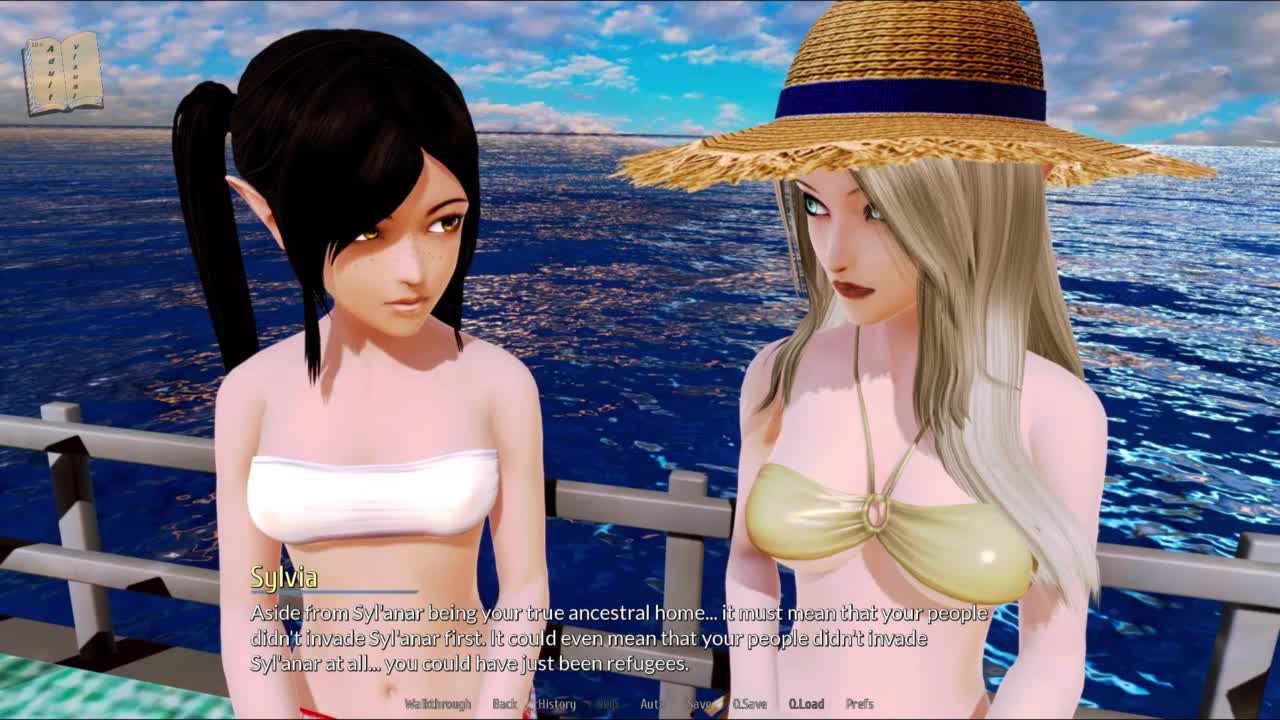Quick save with the Q.Save button
Screen dimensions: 1280x720
749,704
